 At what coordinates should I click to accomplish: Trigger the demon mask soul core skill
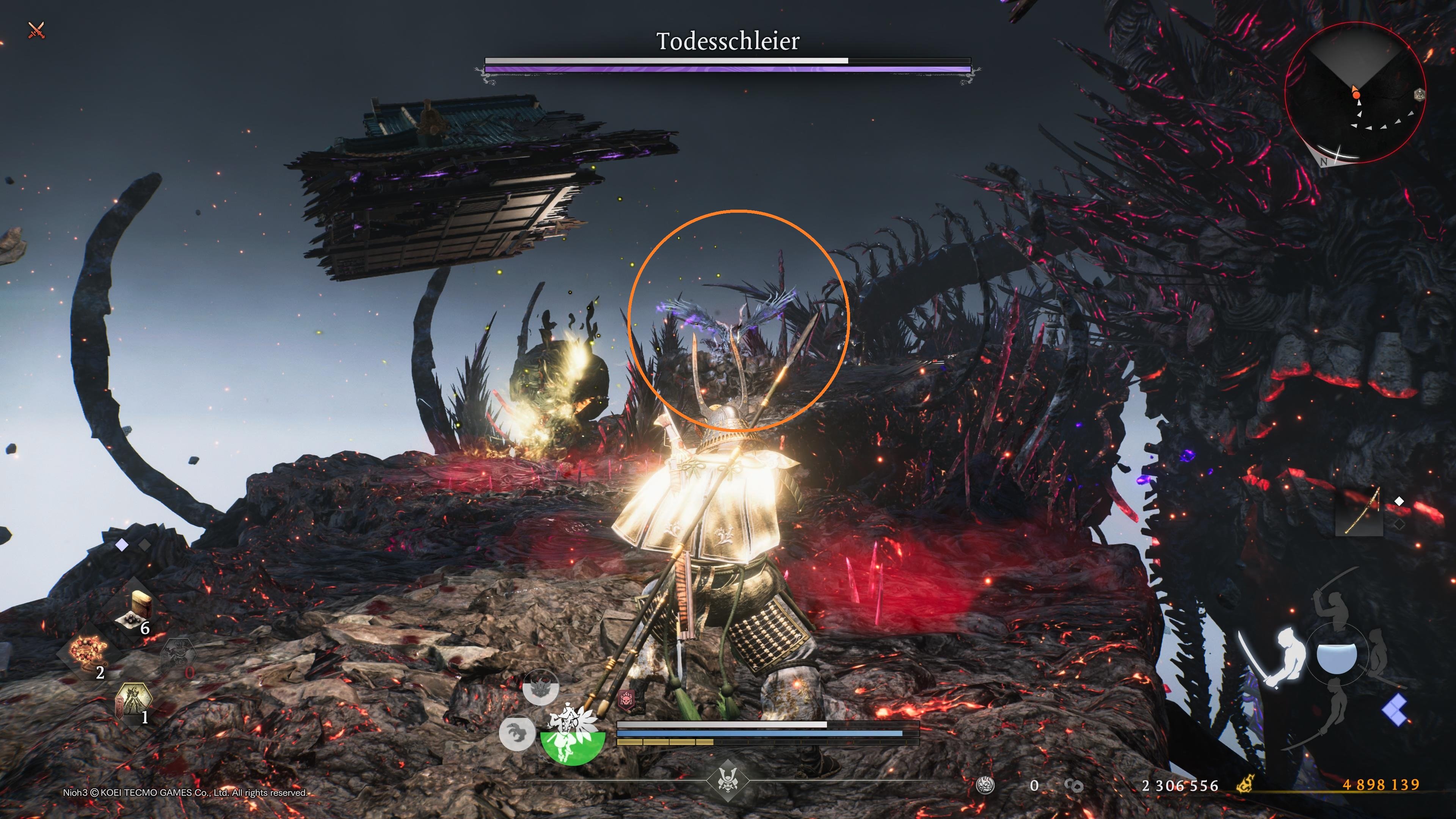(x=540, y=688)
